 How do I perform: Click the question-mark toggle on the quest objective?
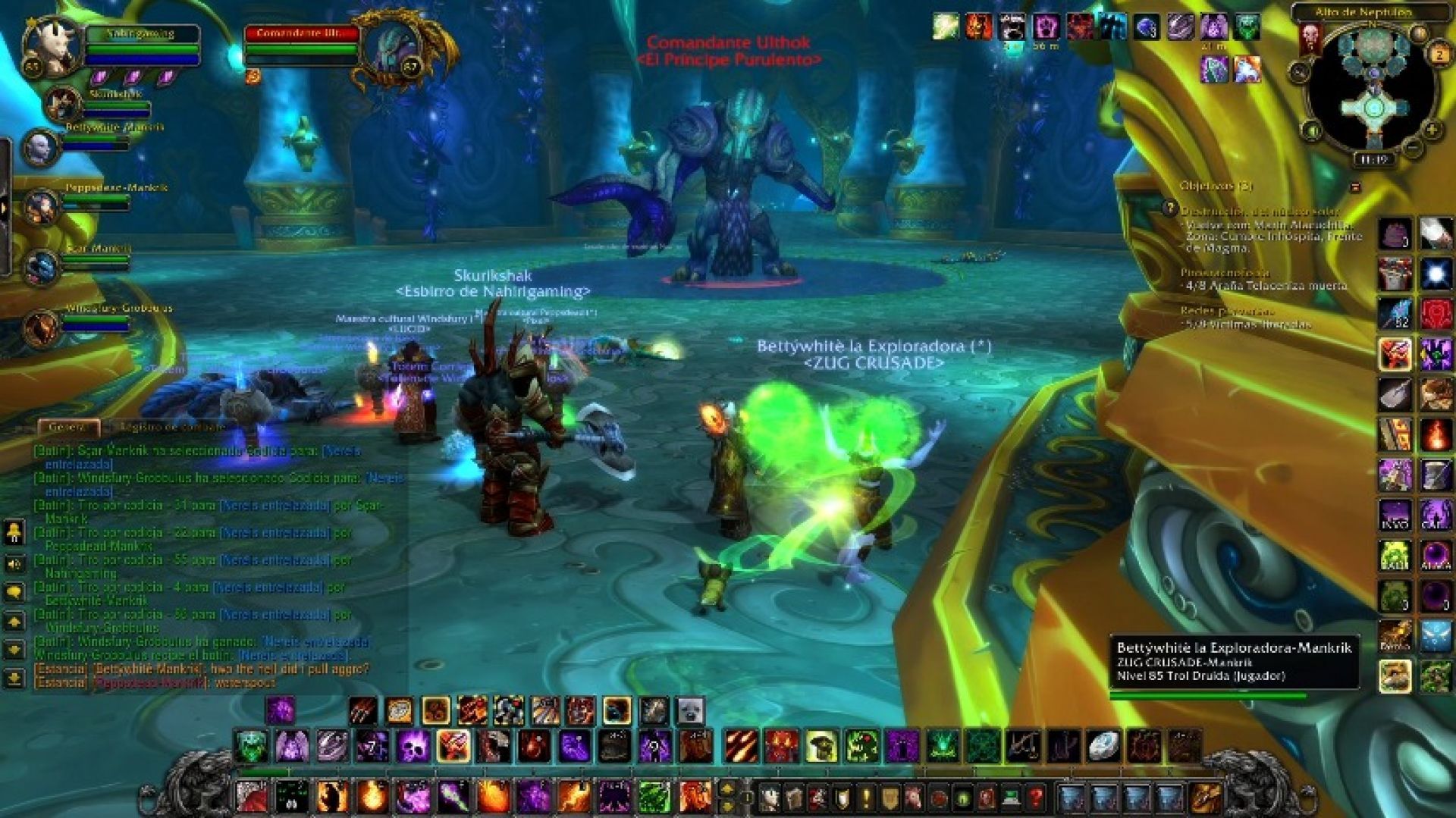point(1171,208)
